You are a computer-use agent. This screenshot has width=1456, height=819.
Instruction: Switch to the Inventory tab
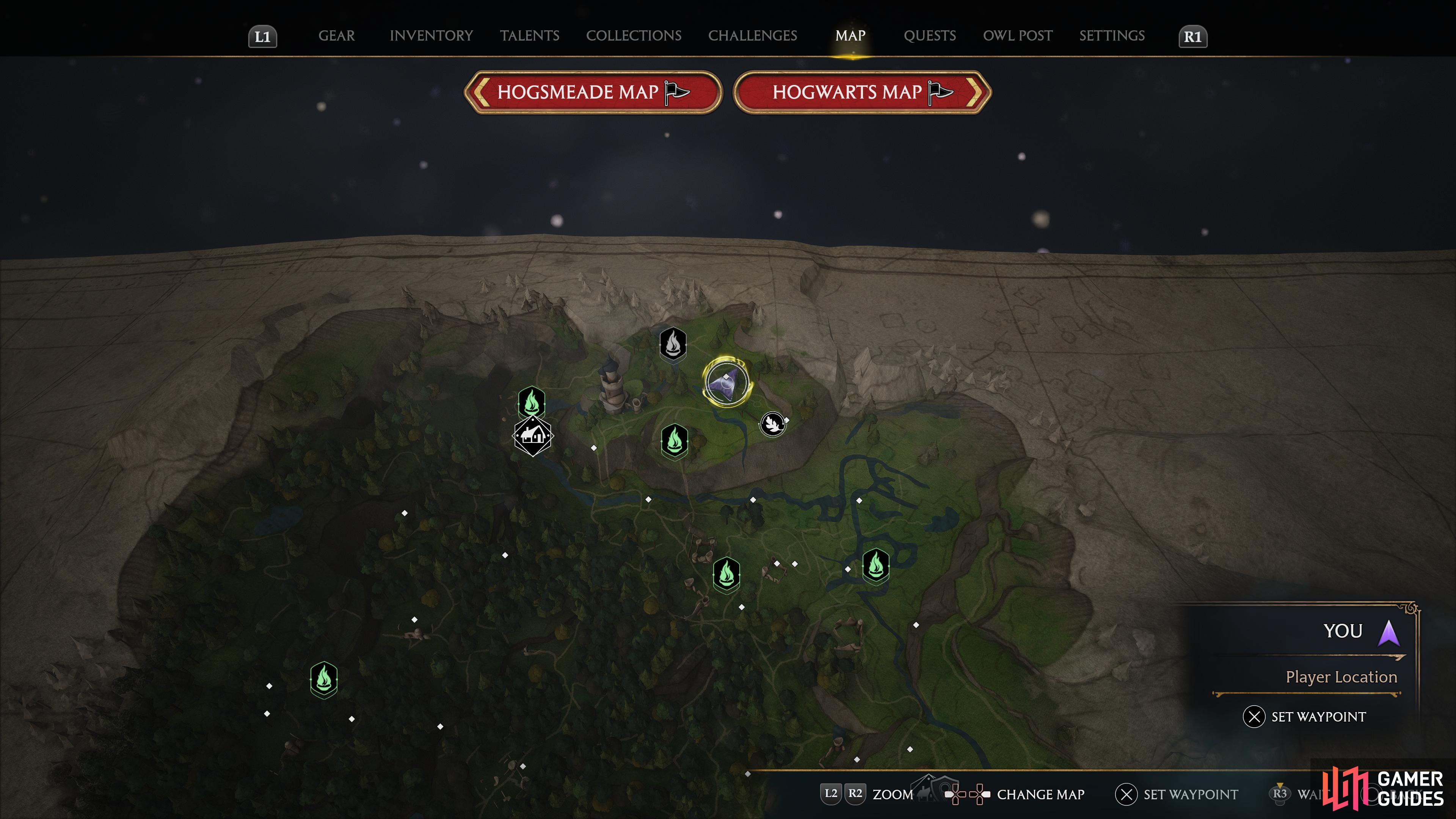(x=431, y=36)
